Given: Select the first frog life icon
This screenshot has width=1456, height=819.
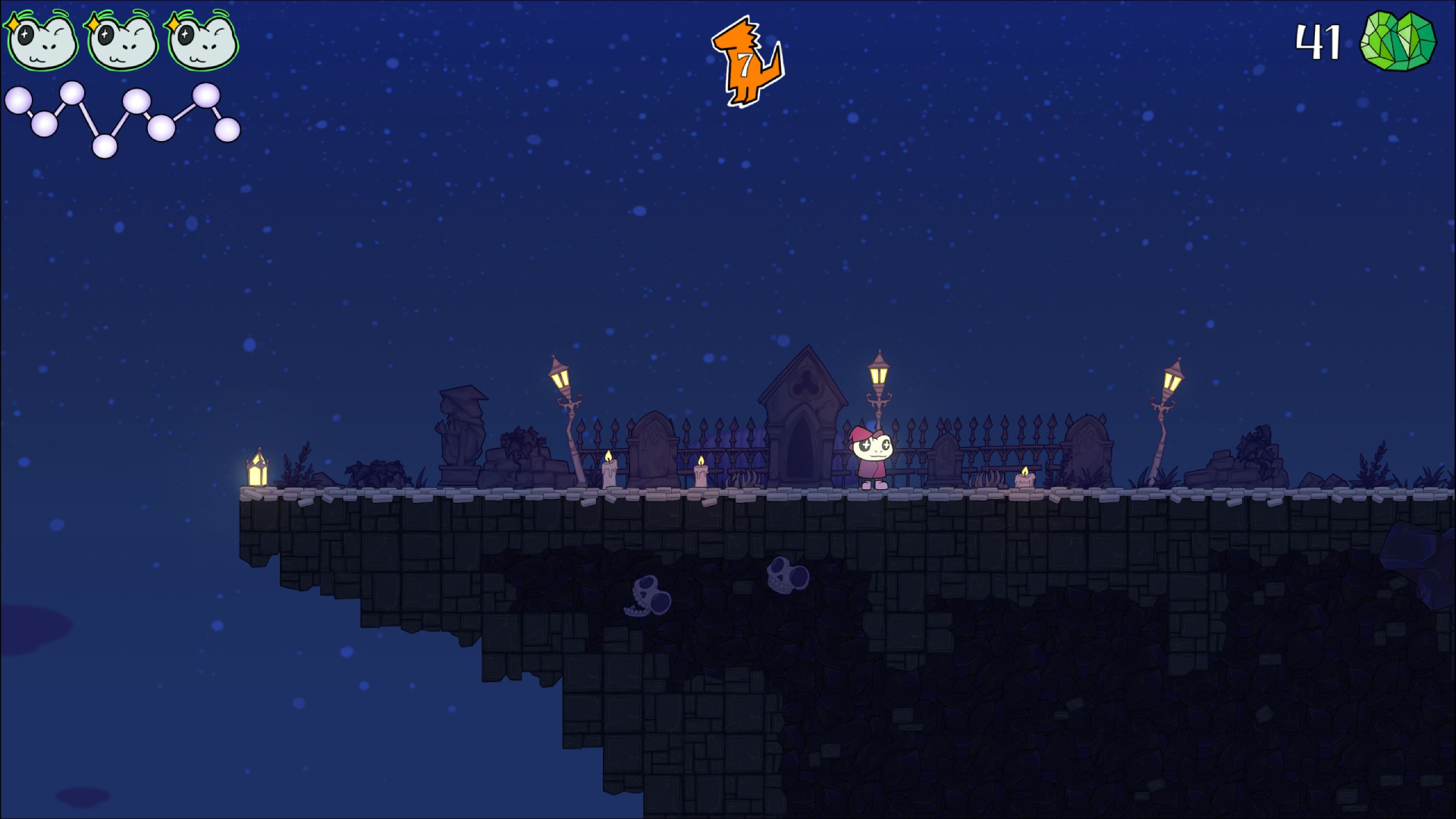Looking at the screenshot, I should pyautogui.click(x=42, y=42).
